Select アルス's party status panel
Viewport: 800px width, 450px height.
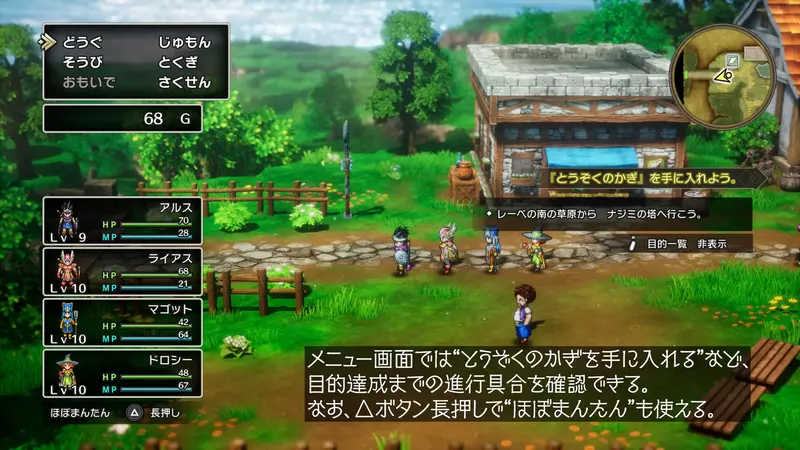(122, 219)
